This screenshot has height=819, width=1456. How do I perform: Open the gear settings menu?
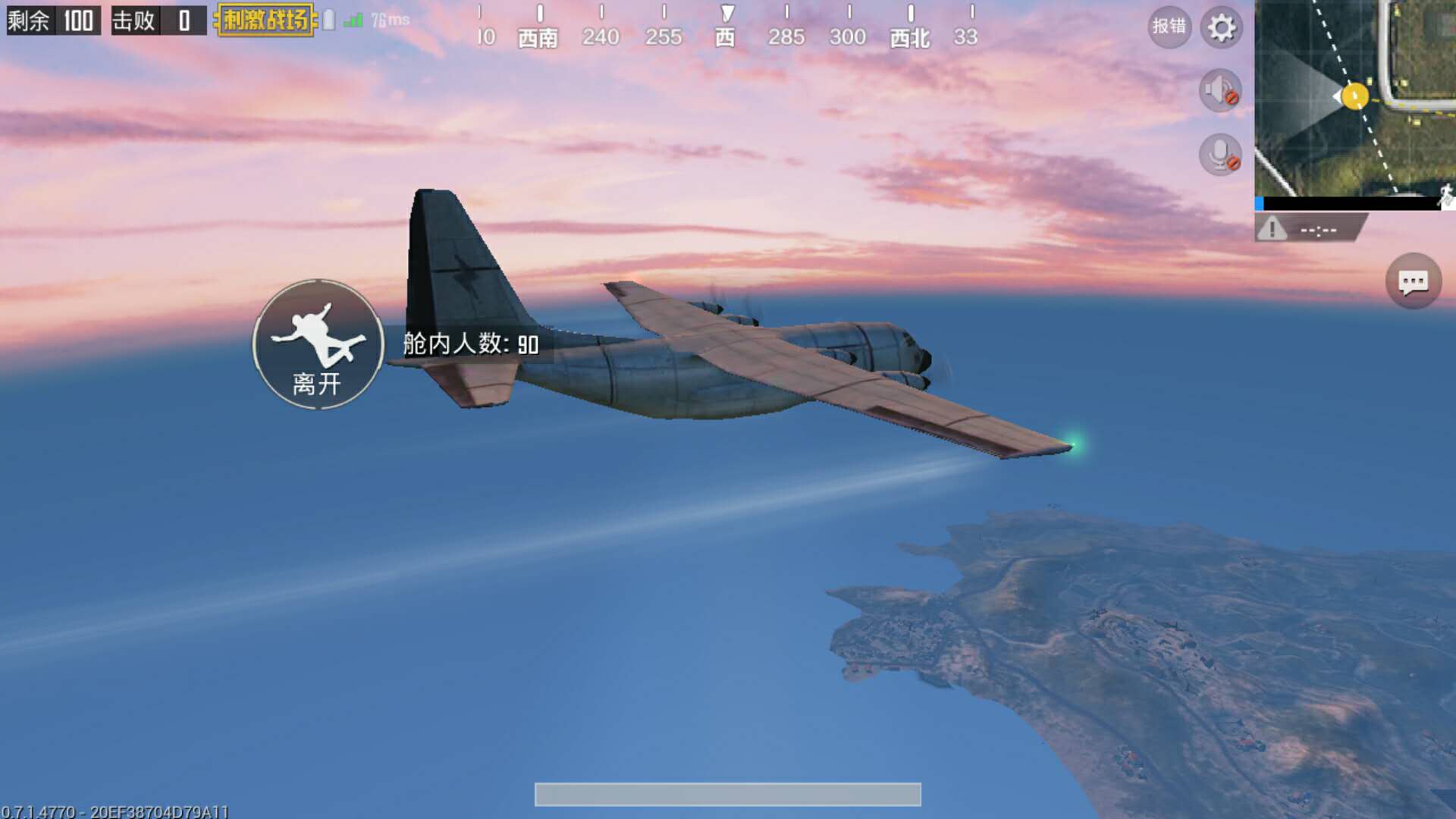click(1221, 28)
